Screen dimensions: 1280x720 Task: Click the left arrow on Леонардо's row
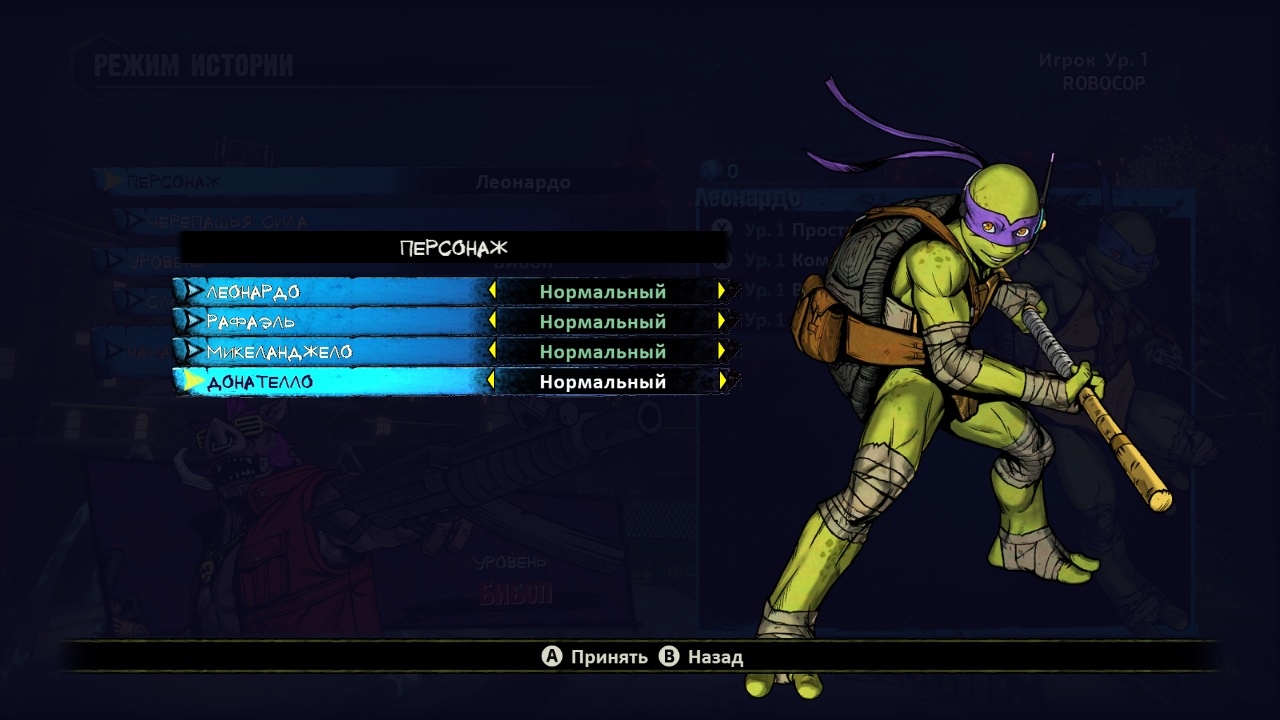click(492, 291)
